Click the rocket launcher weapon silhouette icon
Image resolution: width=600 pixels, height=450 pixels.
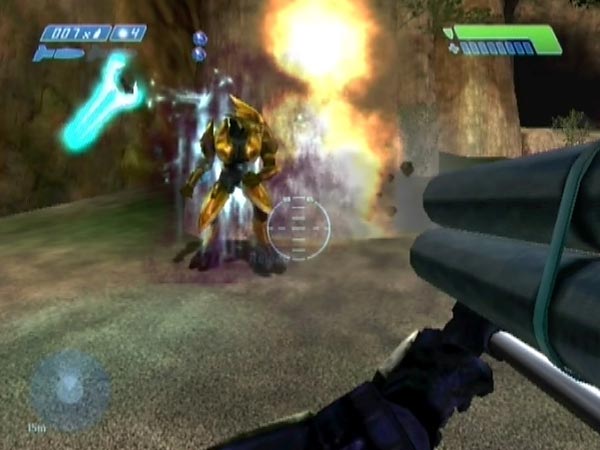point(58,53)
